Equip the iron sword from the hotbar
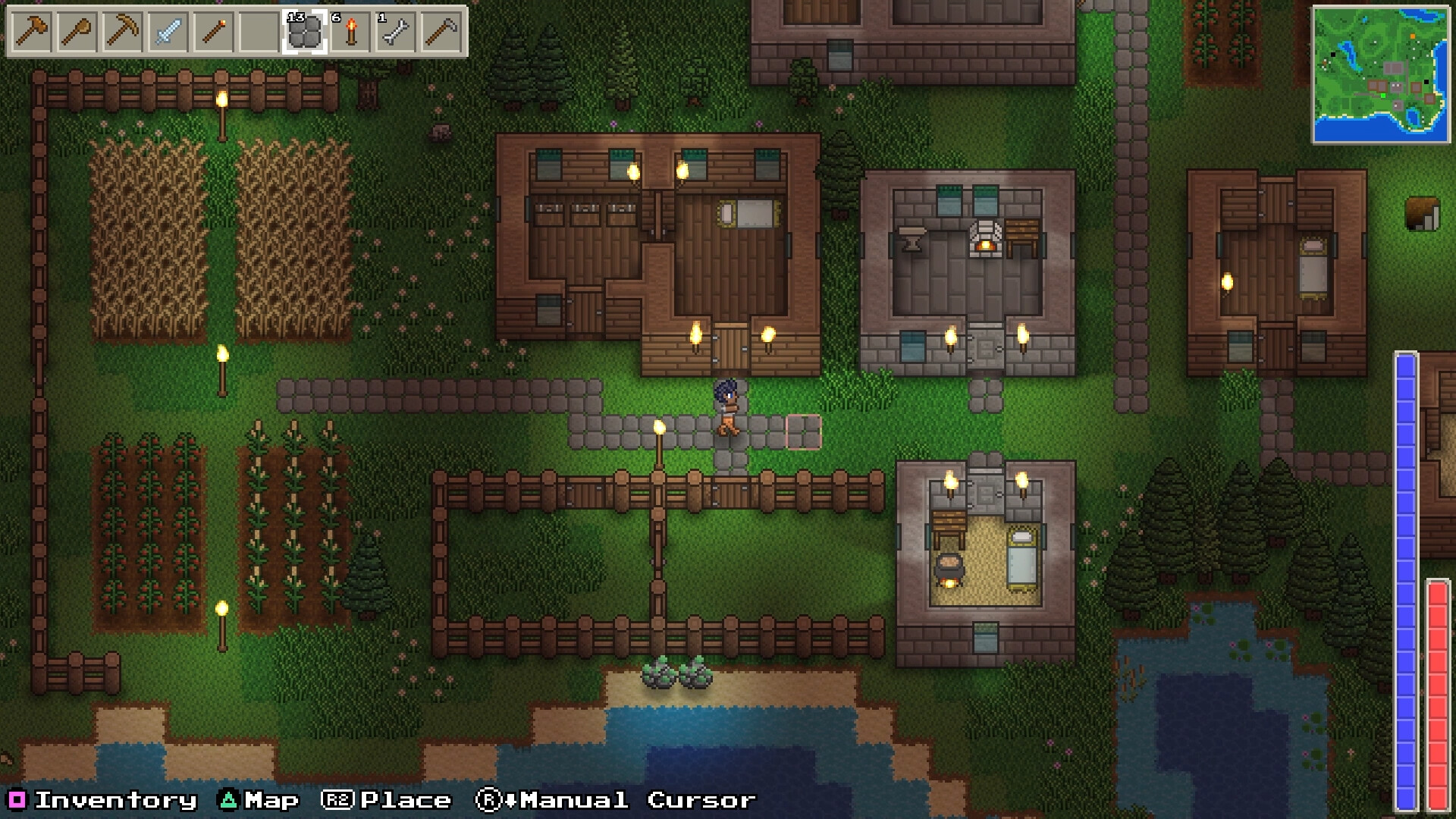This screenshot has width=1456, height=819. (168, 32)
